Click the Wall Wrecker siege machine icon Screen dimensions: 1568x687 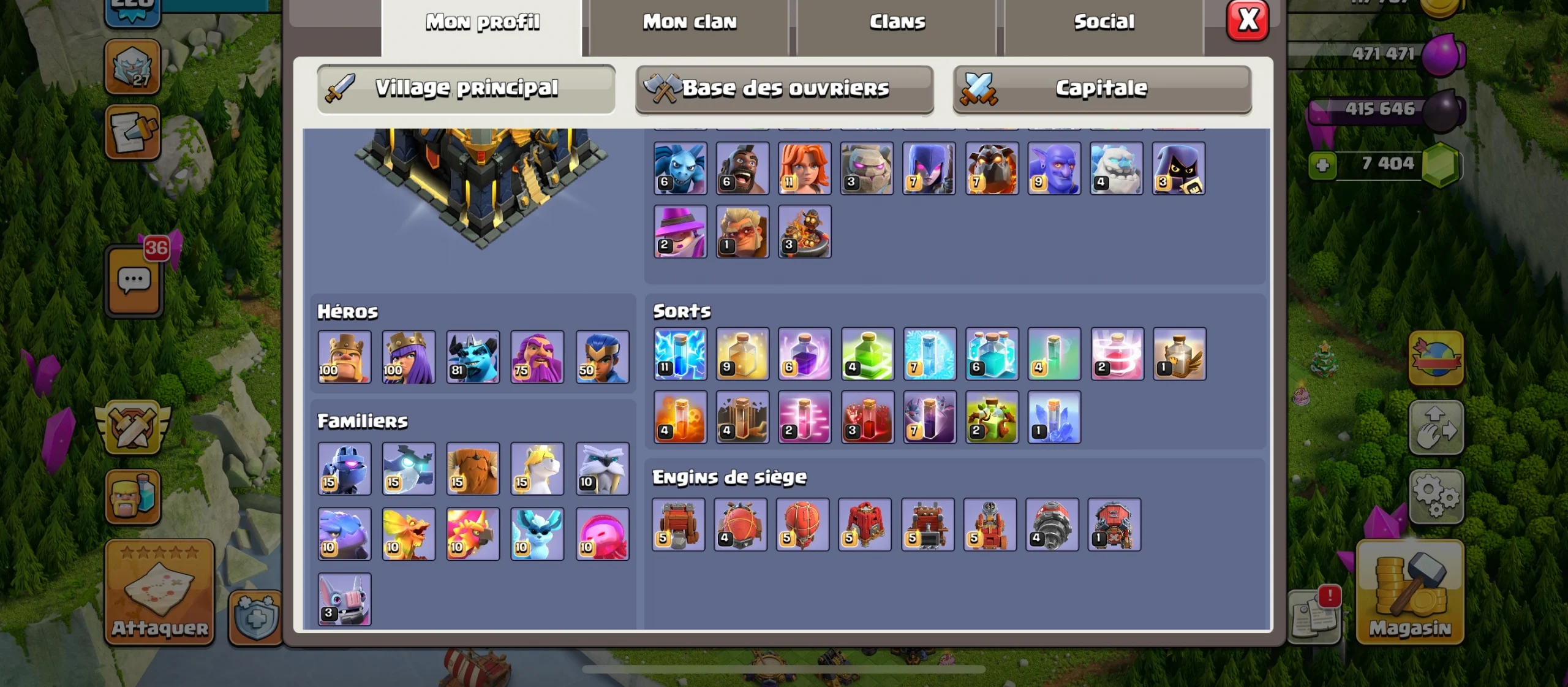coord(680,524)
